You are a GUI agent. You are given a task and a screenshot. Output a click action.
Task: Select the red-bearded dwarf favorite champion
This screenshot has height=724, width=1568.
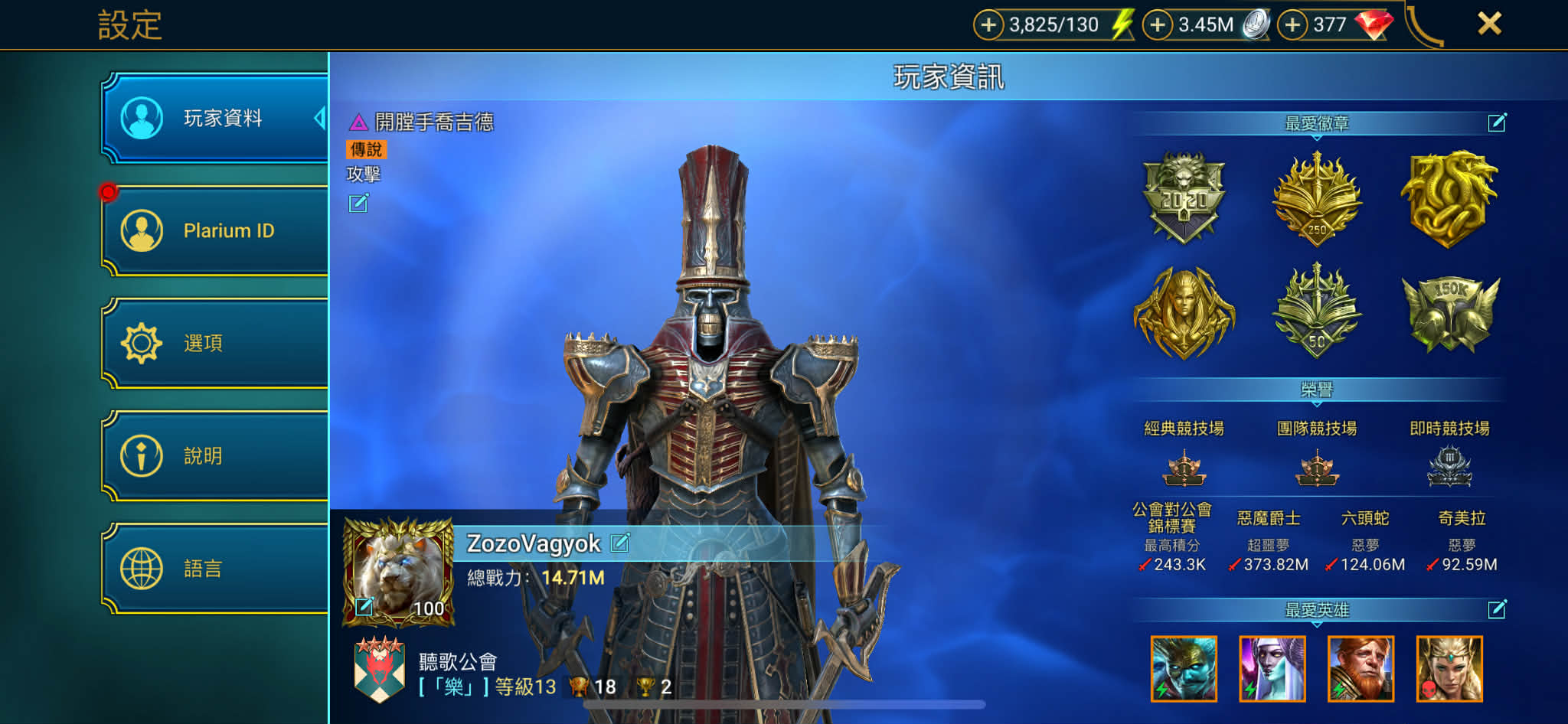click(1361, 669)
